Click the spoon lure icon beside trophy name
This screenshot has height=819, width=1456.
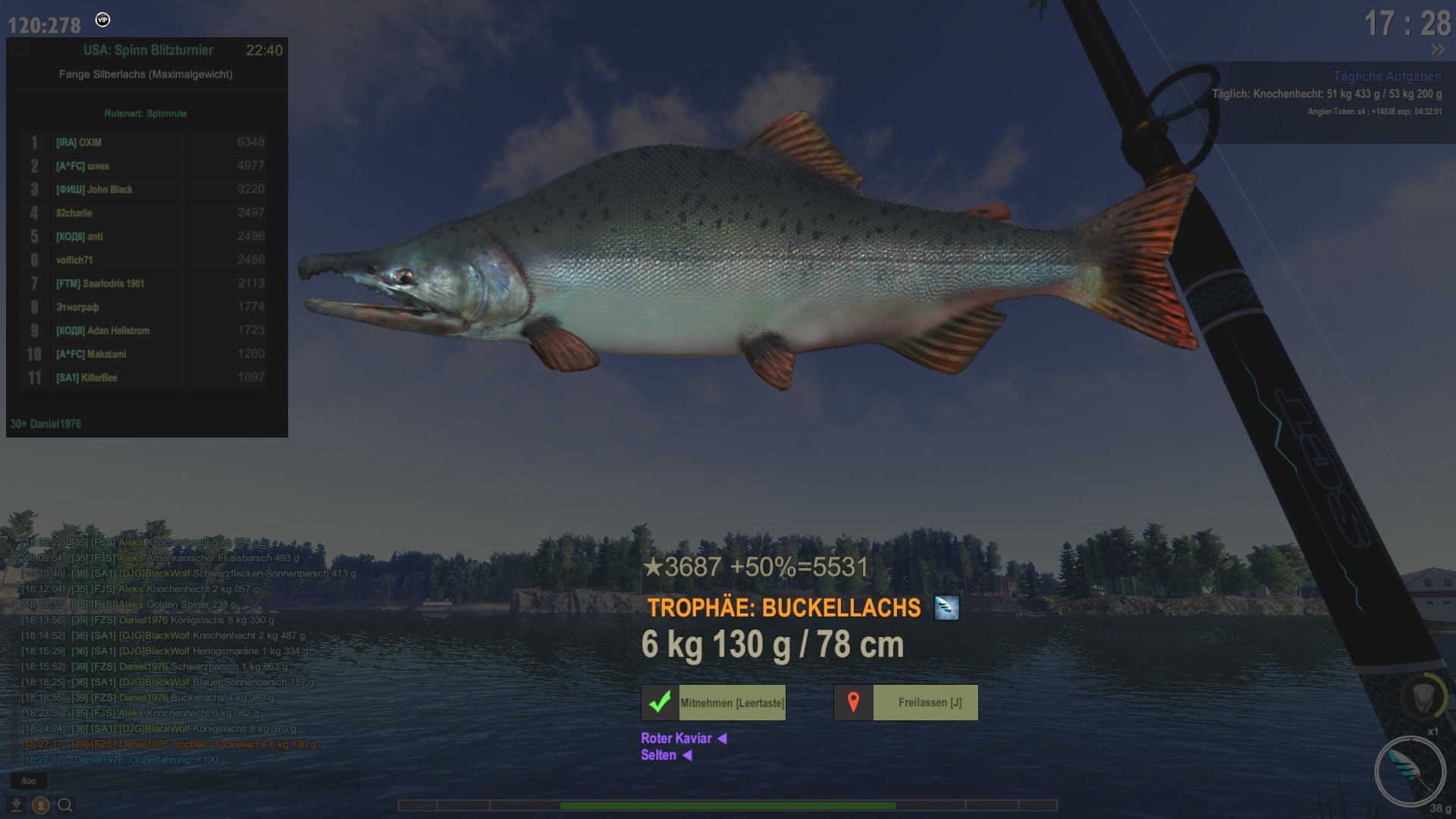(946, 607)
